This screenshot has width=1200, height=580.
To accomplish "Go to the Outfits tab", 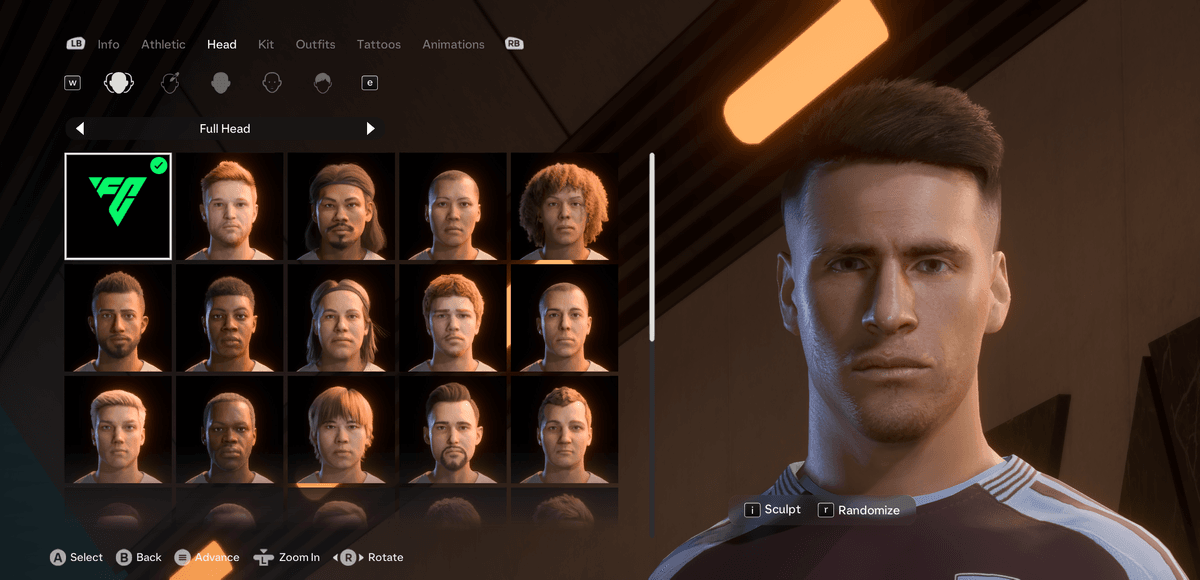I will pos(315,44).
